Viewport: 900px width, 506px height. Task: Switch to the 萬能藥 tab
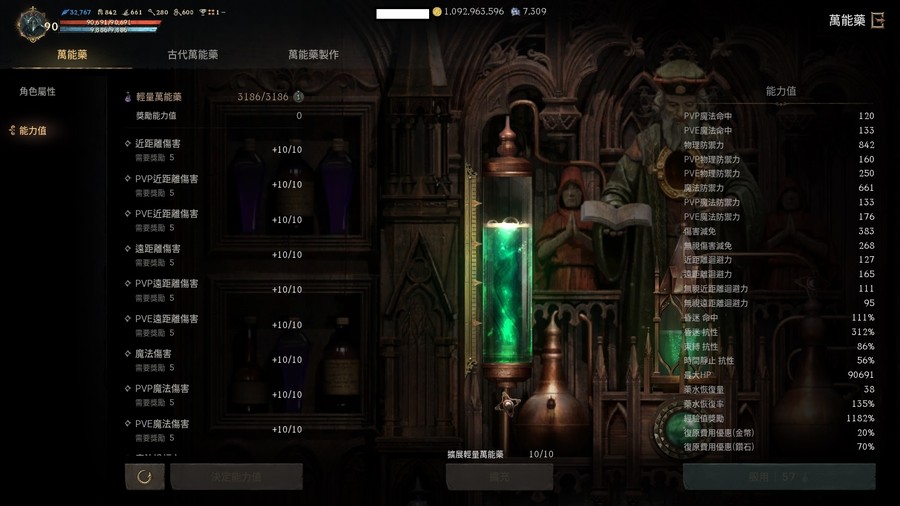click(x=72, y=55)
